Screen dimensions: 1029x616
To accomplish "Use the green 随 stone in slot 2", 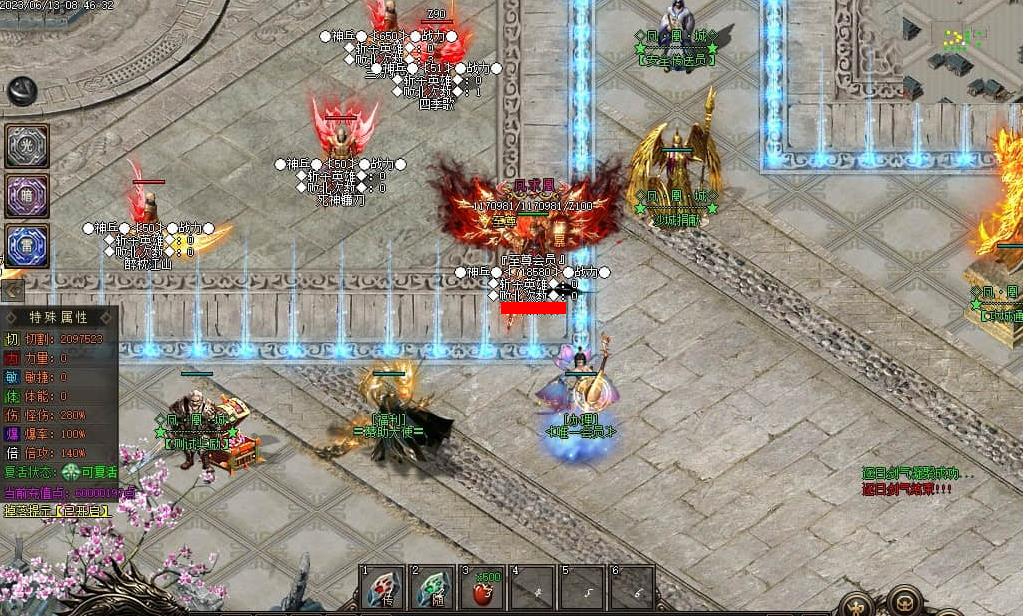I will 432,587.
